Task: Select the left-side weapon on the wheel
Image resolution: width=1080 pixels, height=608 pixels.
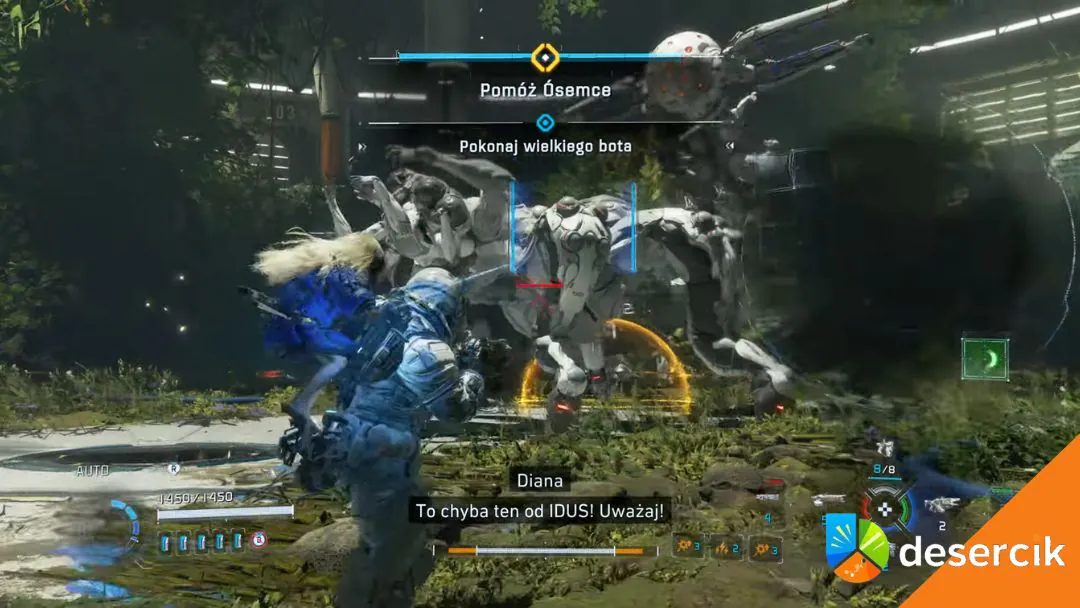Action: click(826, 500)
